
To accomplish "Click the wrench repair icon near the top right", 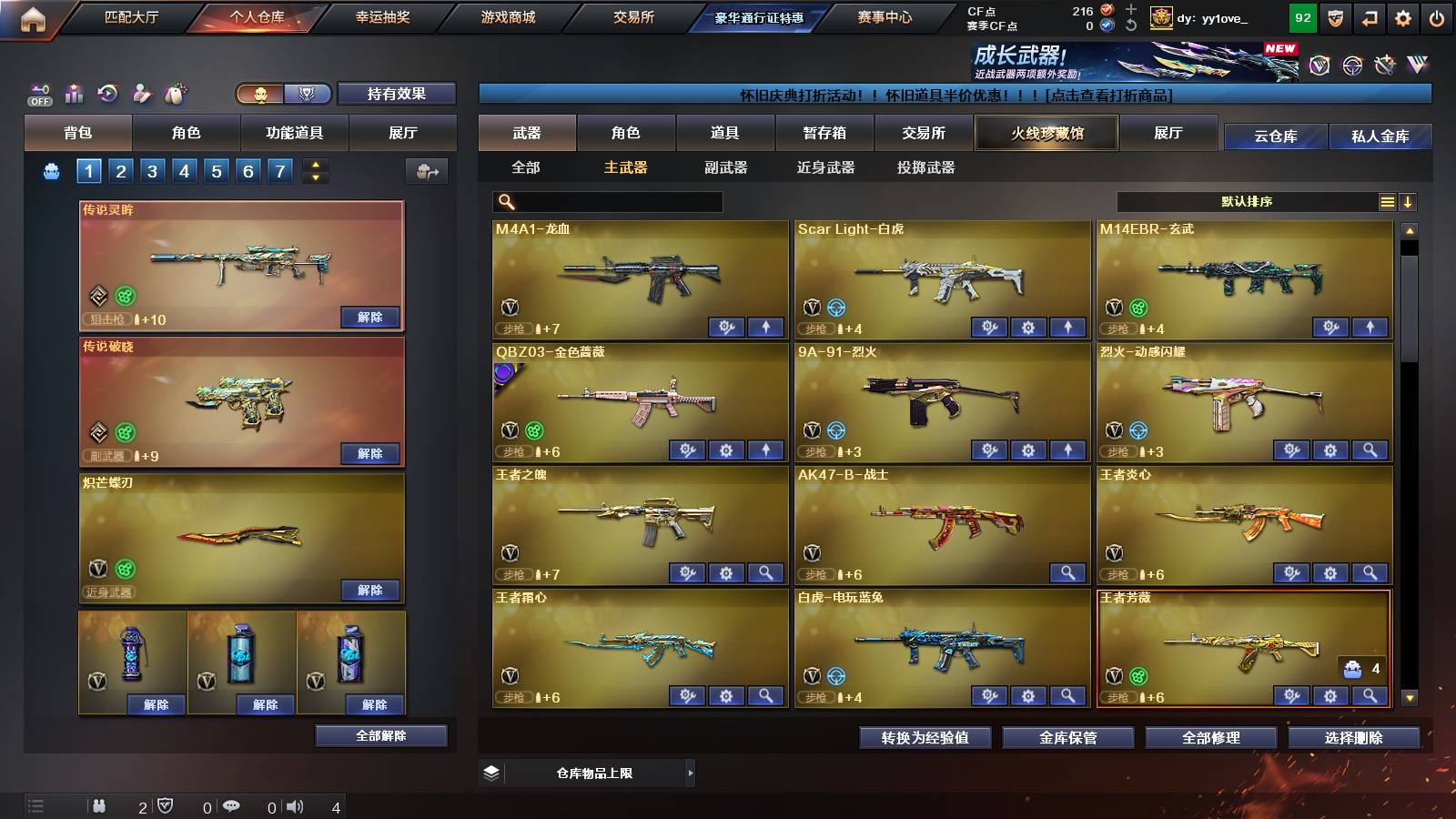I will [x=1385, y=64].
